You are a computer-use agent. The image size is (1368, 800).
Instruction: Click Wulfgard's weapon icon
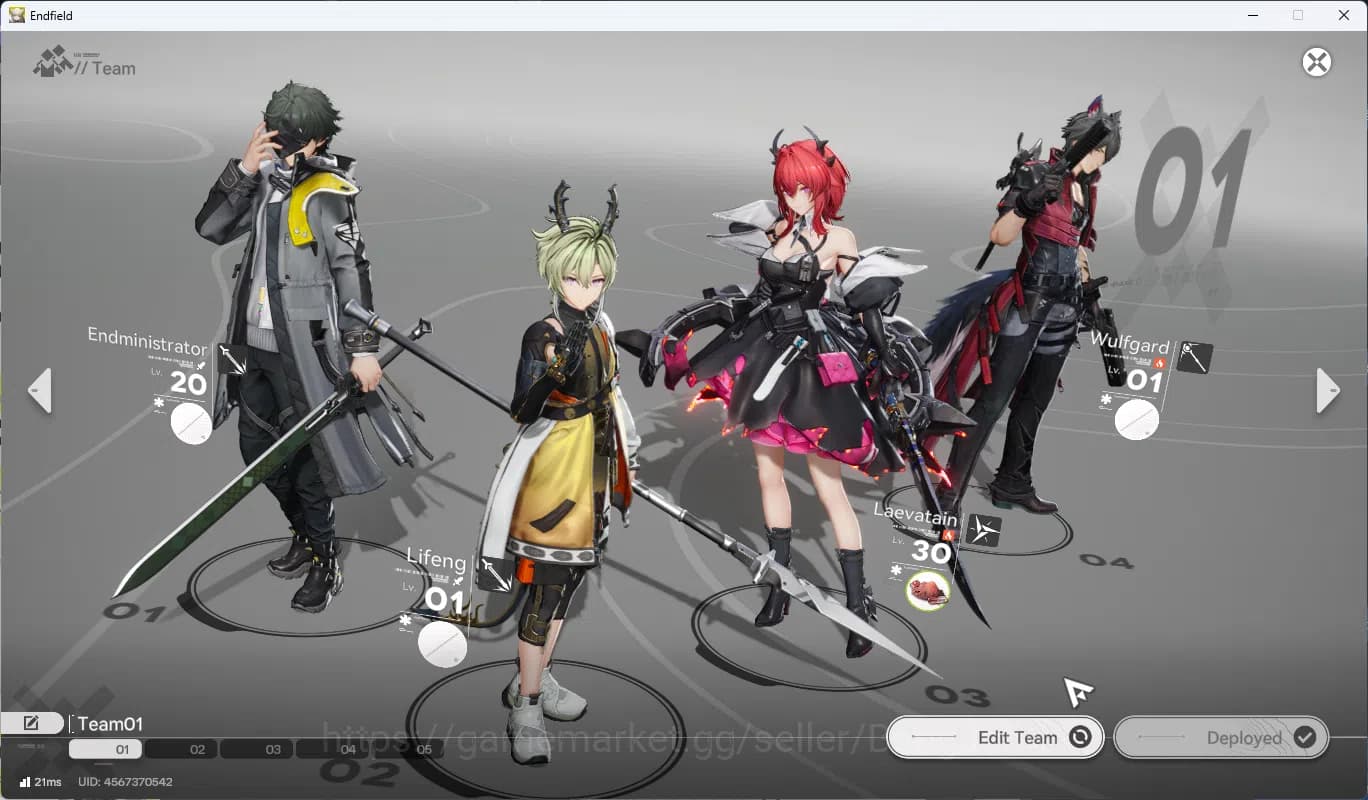(x=1193, y=356)
